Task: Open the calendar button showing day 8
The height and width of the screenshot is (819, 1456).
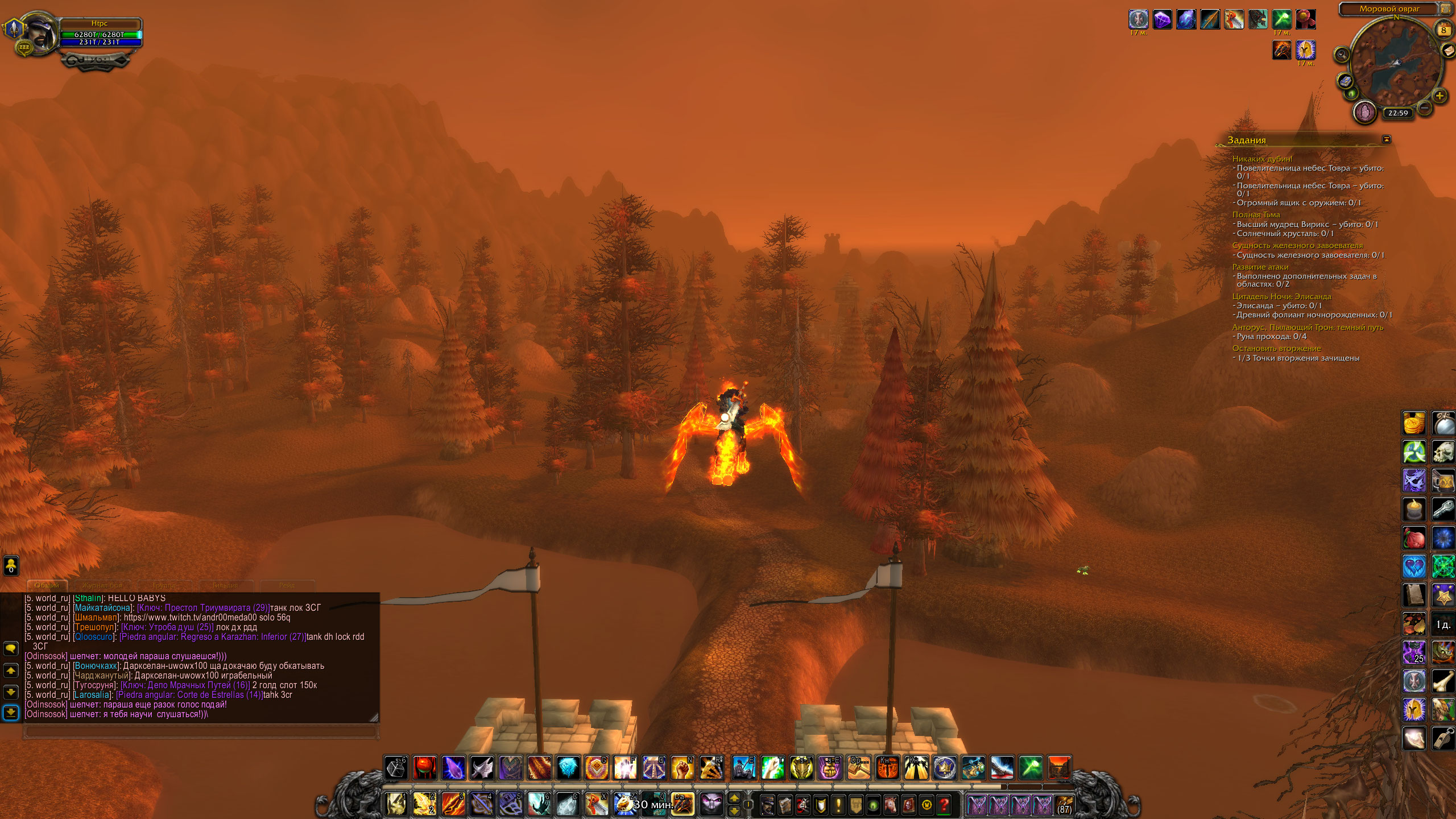Action: pos(1443,30)
